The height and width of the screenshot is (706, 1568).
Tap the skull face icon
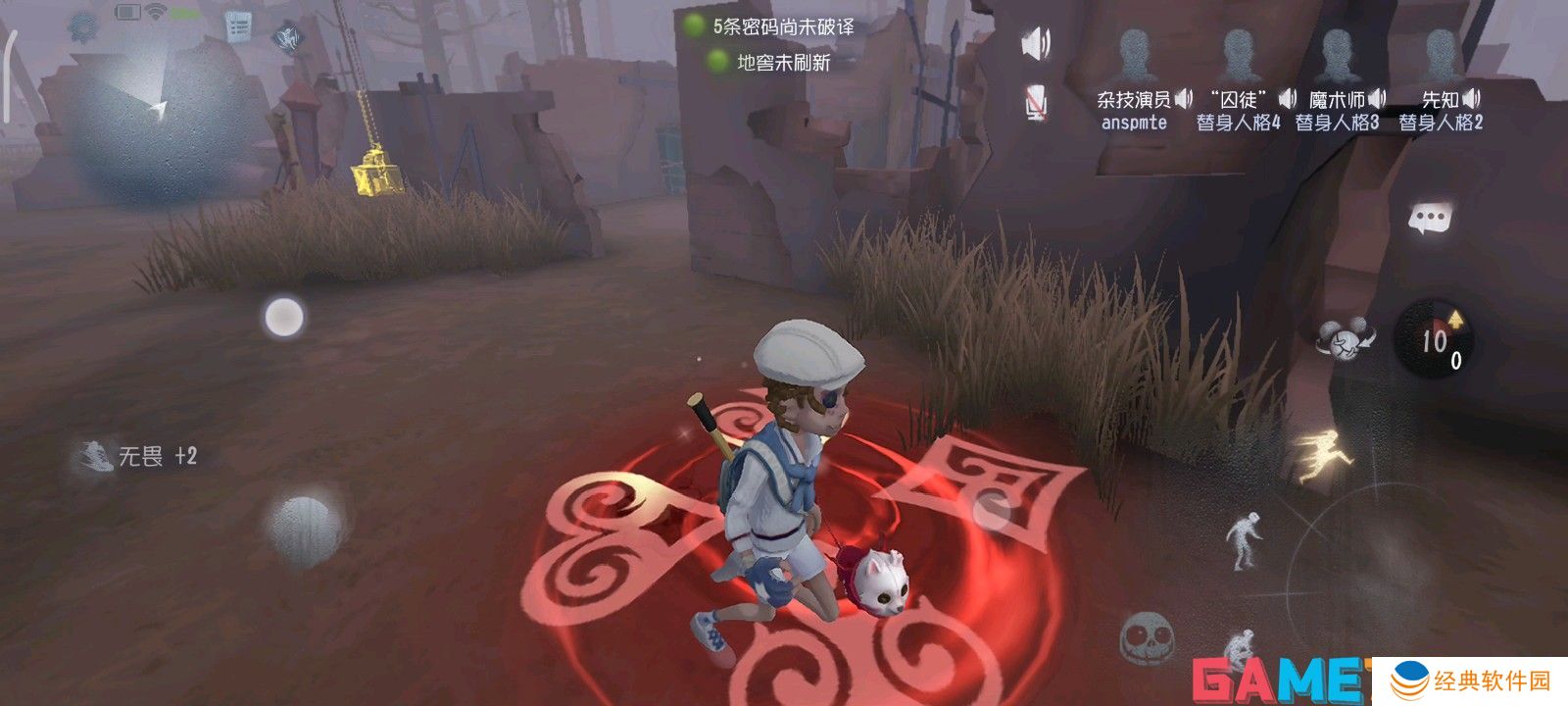pos(1145,637)
